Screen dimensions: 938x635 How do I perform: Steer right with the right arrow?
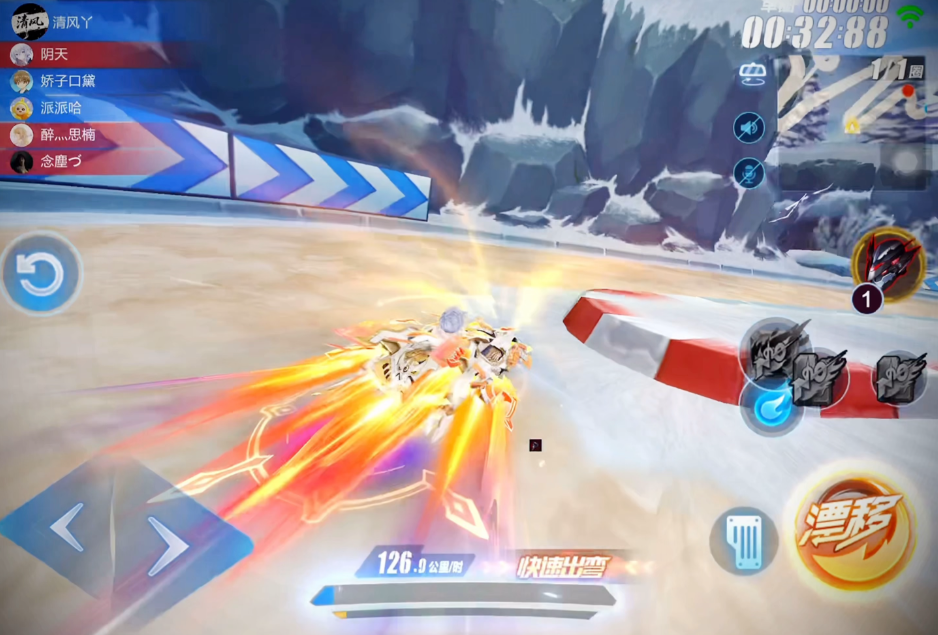click(x=169, y=546)
